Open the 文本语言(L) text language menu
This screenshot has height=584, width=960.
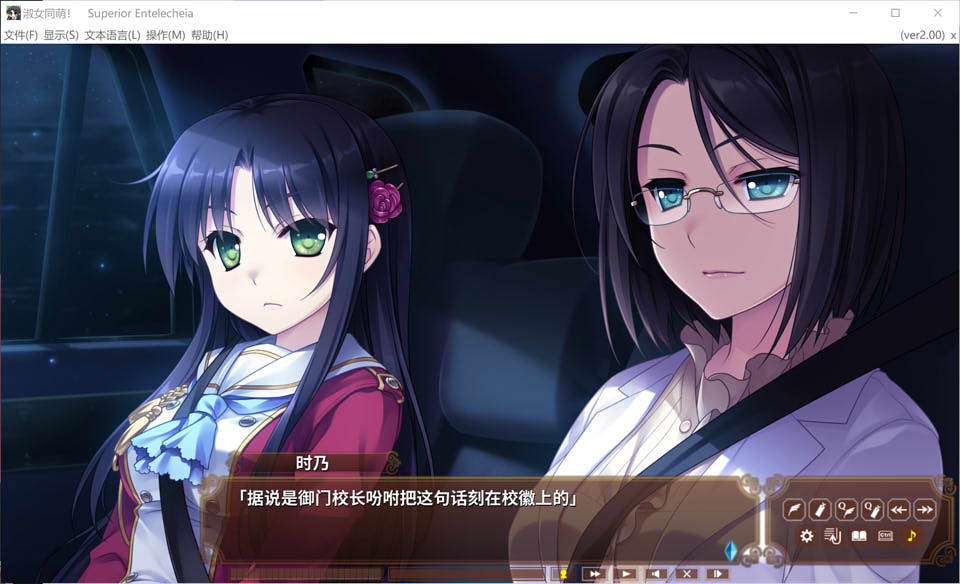click(x=112, y=35)
